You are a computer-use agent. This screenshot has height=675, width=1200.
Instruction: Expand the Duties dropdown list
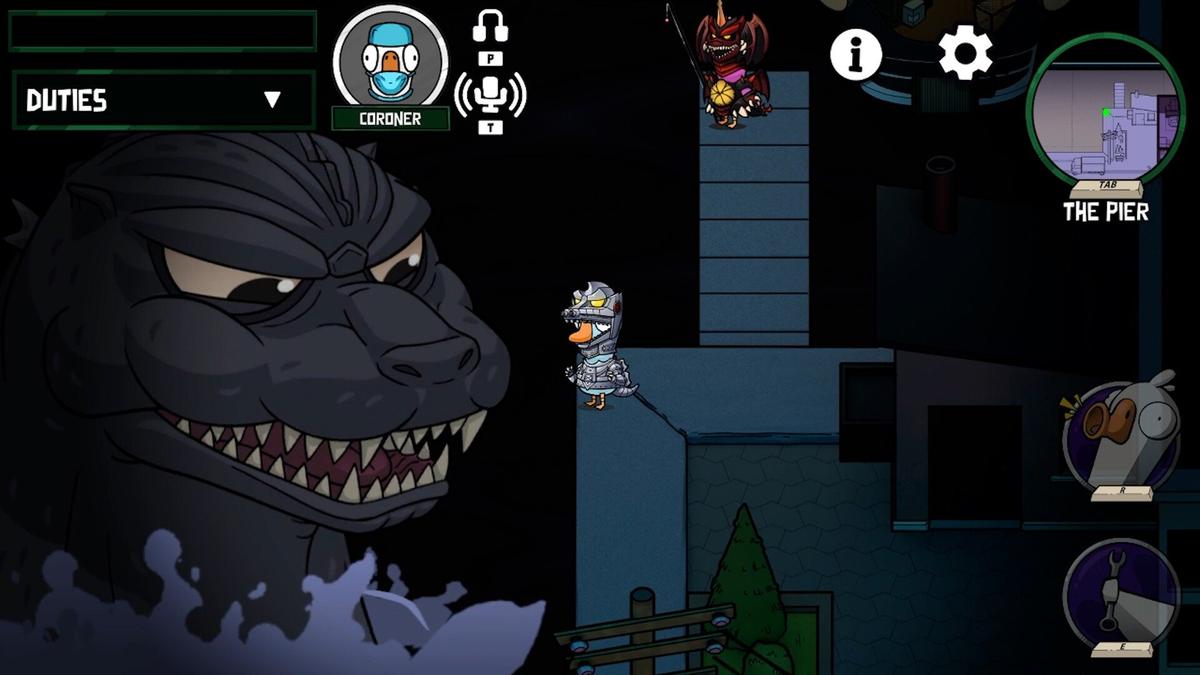tap(272, 100)
